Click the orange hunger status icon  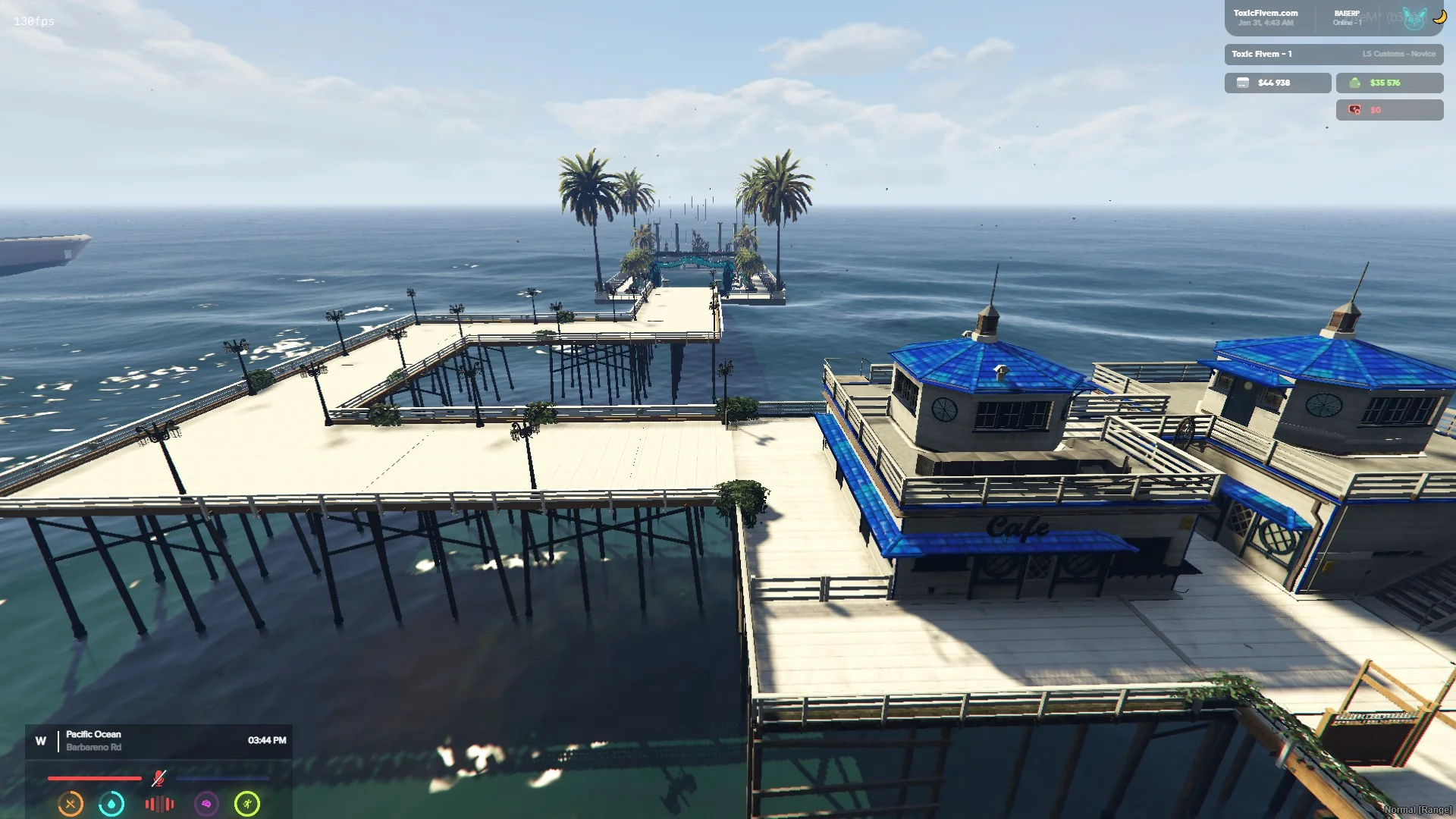point(71,804)
